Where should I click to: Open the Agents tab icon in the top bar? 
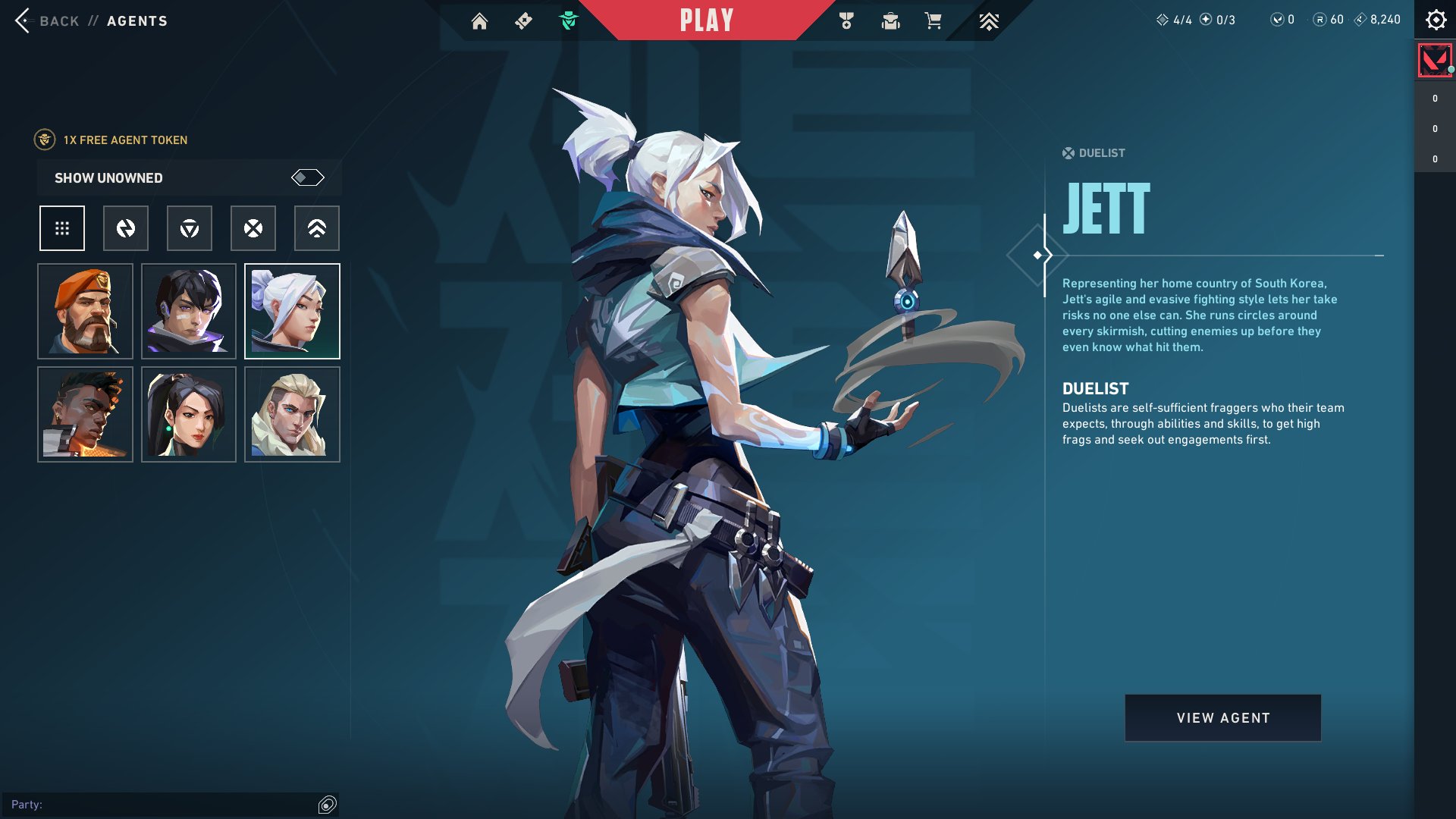(568, 21)
